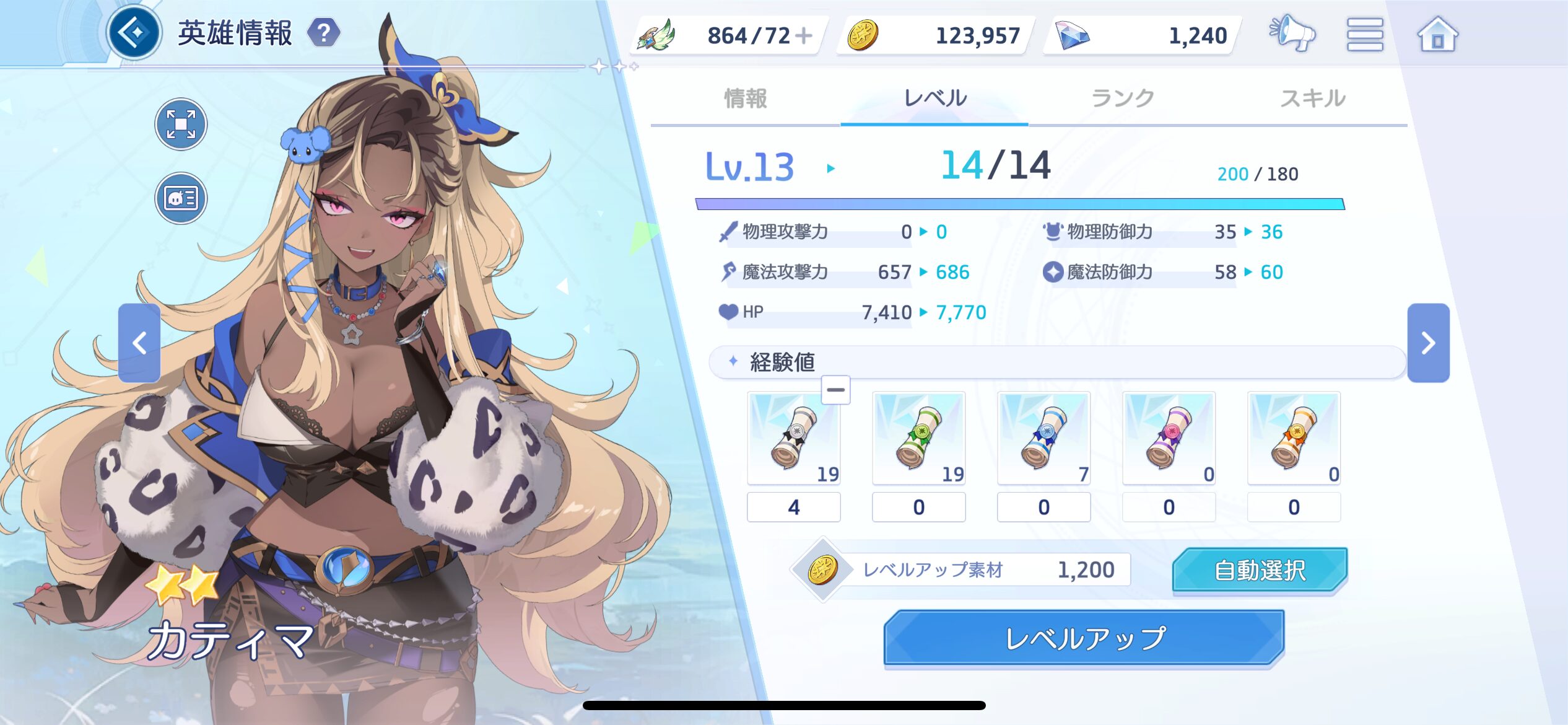Viewport: 1568px width, 725px height.
Task: Open the スキル tab
Action: pos(1312,99)
